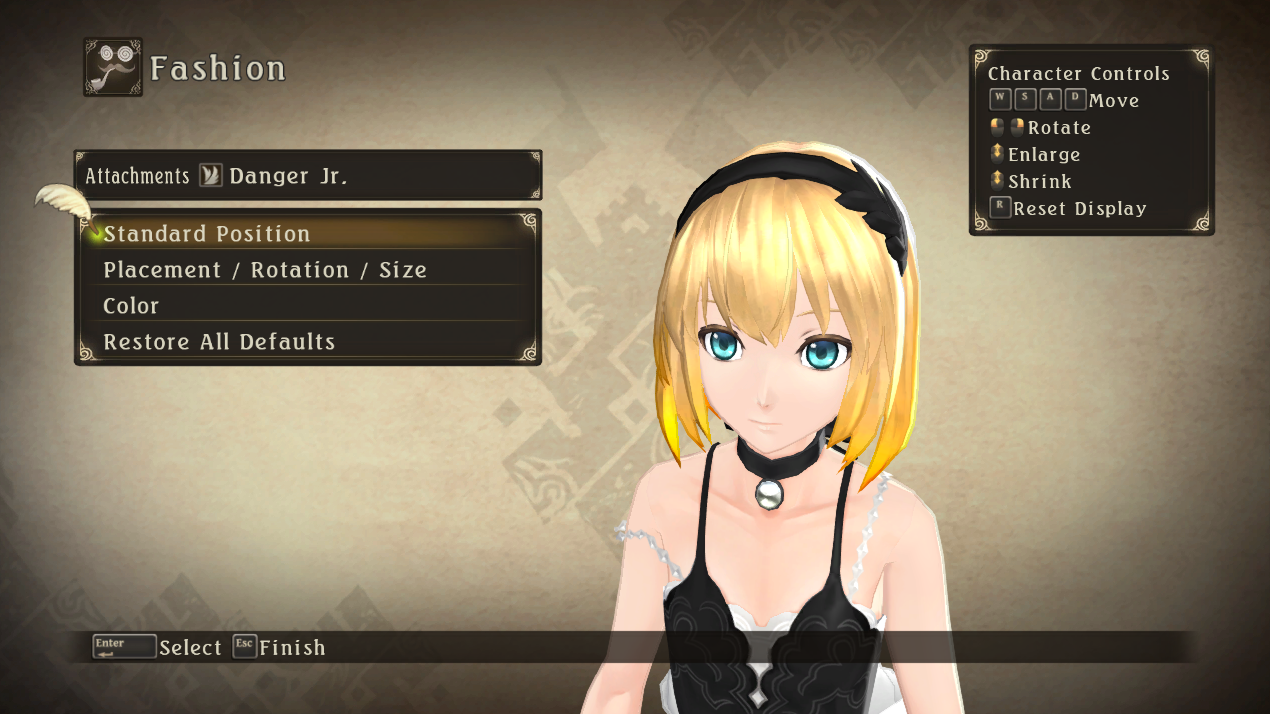Open Placement / Rotation / Size settings
Screen dimensions: 1270x714
[265, 270]
